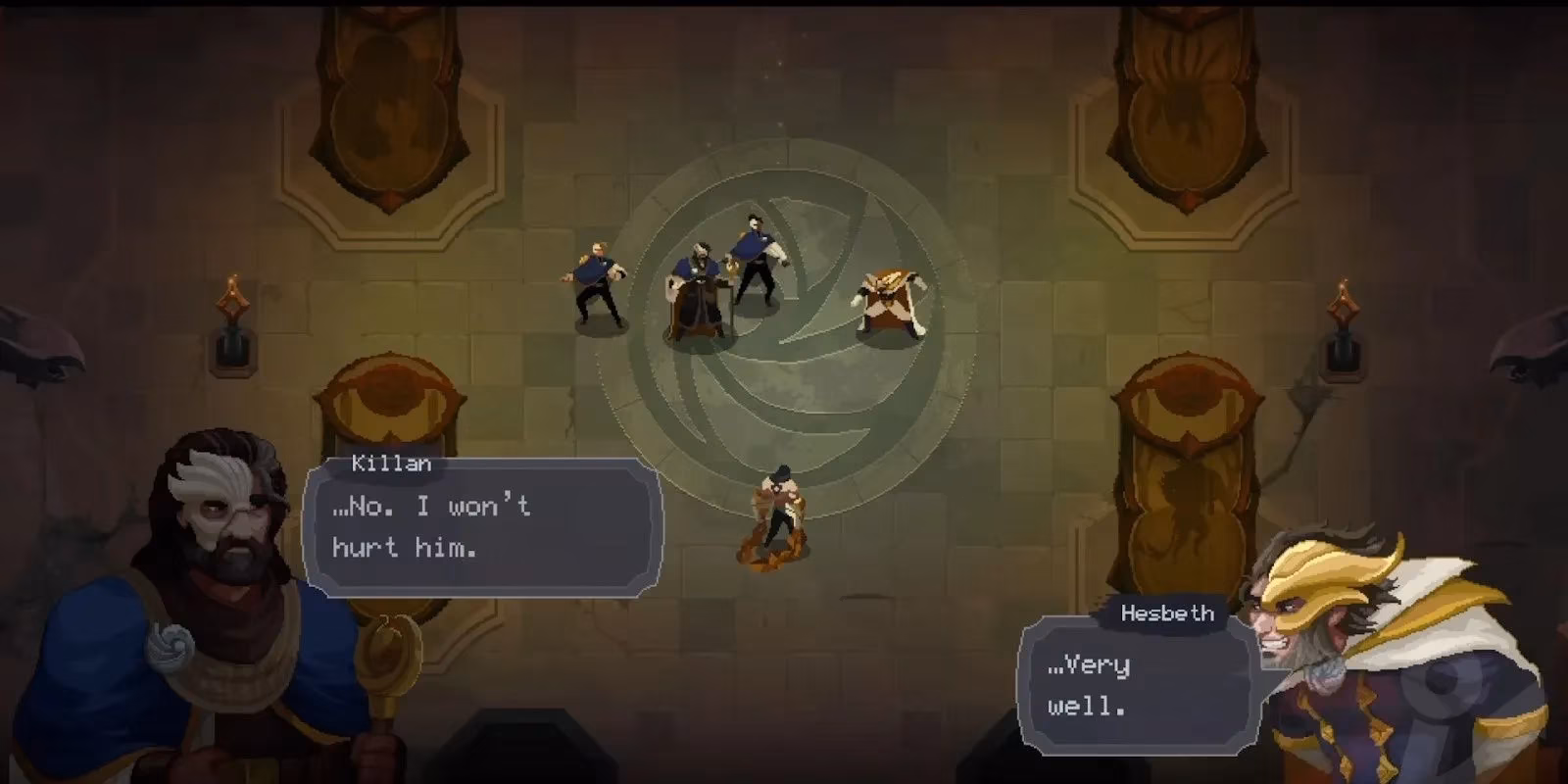The image size is (1568, 784).
Task: Select the Hesbeth nameplate label
Action: (x=1166, y=614)
